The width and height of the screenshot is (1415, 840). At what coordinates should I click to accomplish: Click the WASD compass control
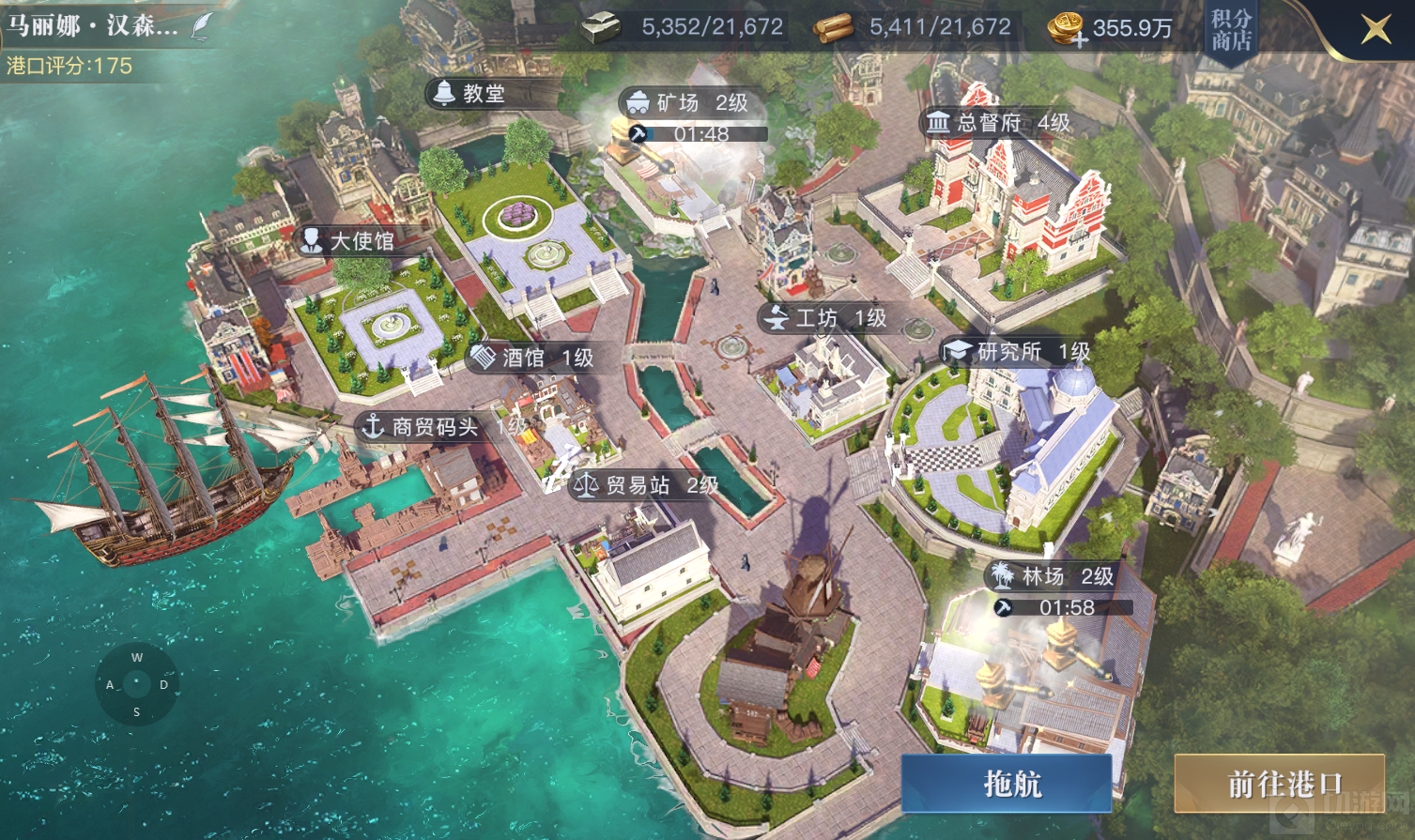click(137, 684)
